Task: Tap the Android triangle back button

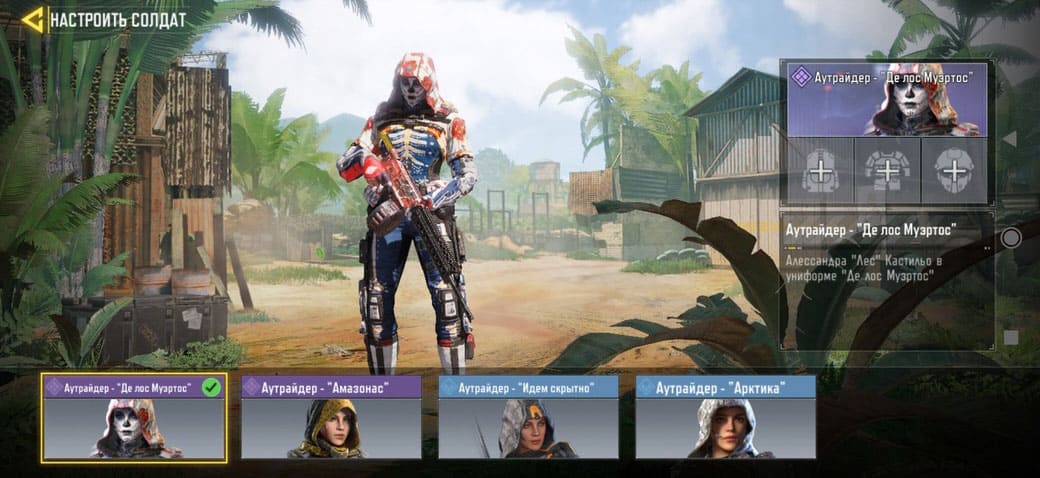Action: 1010,138
